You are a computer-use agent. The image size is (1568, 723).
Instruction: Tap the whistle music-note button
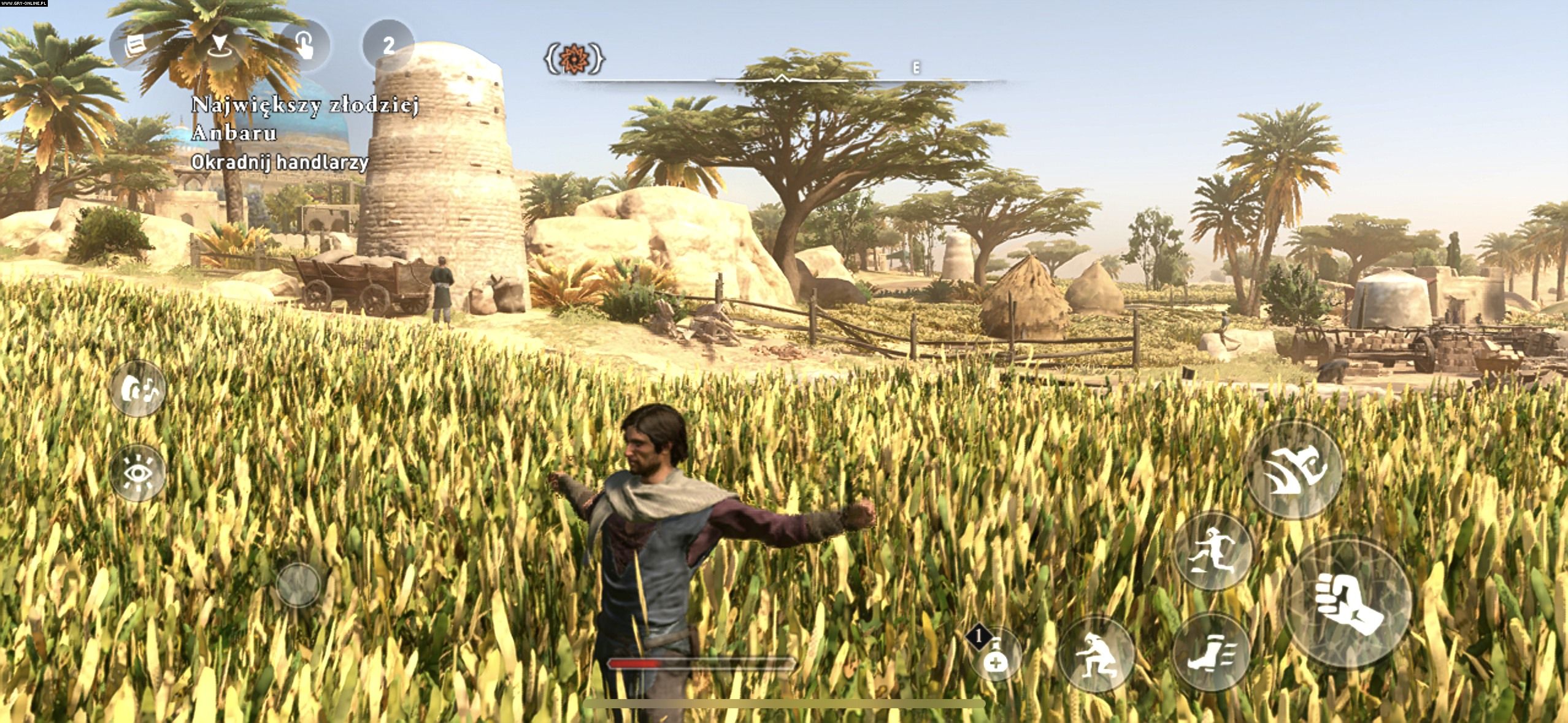coord(139,388)
